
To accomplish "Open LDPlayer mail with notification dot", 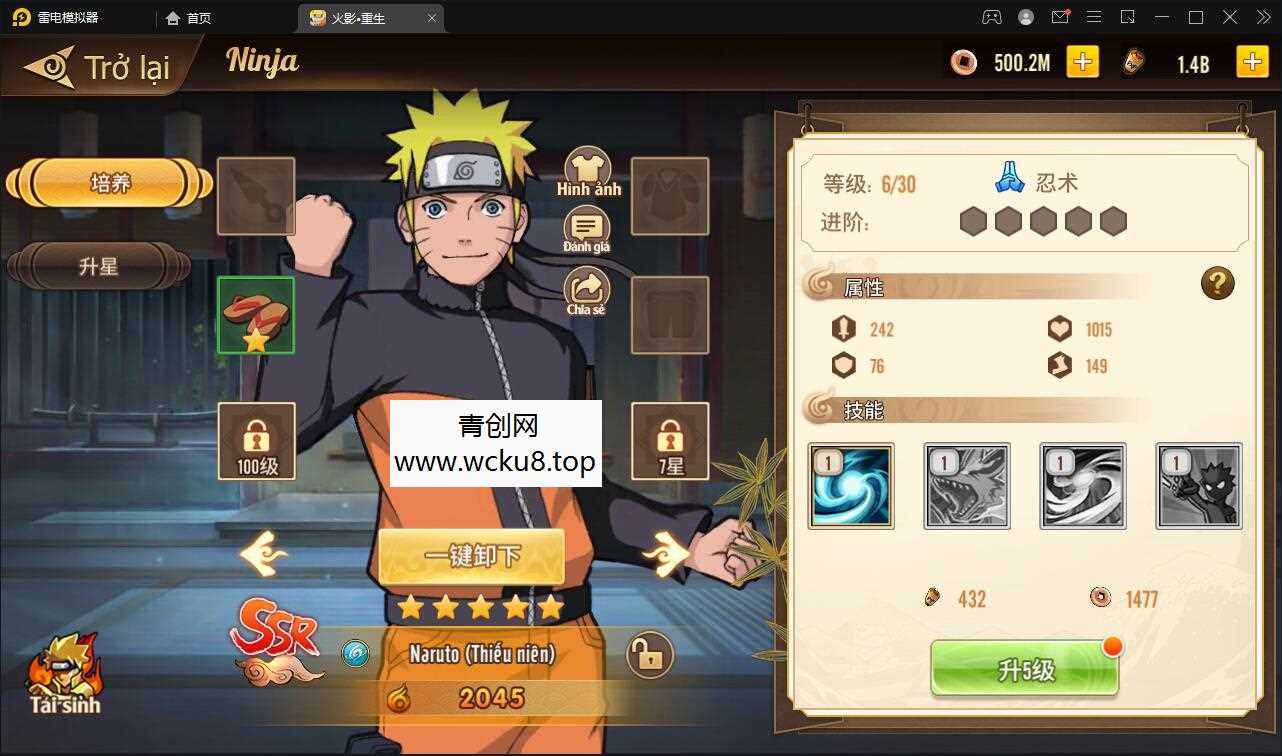I will pos(1060,17).
